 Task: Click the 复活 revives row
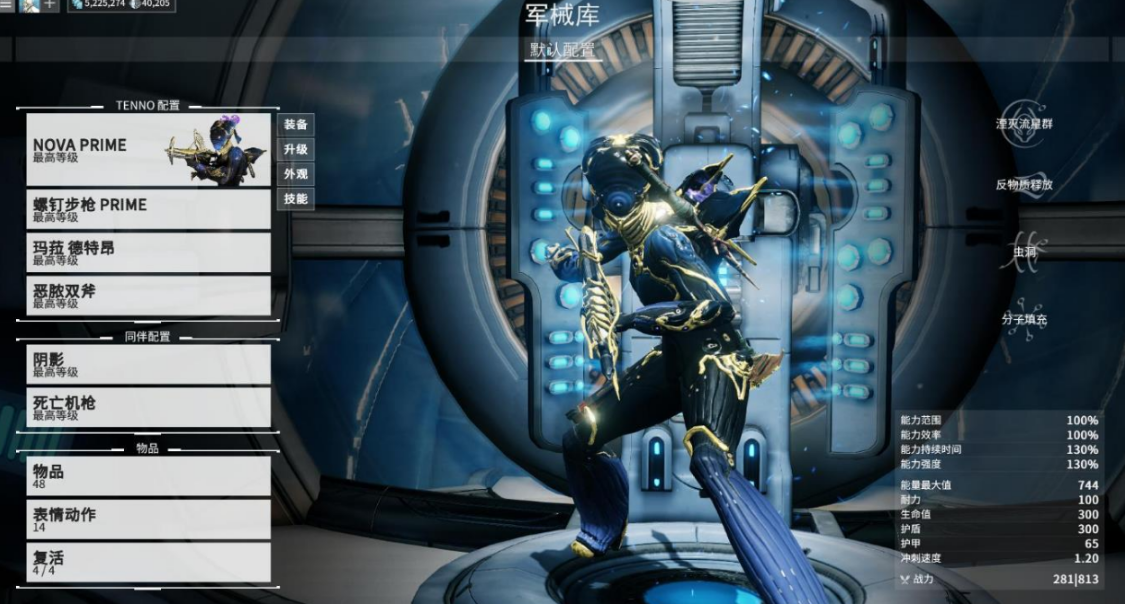148,562
